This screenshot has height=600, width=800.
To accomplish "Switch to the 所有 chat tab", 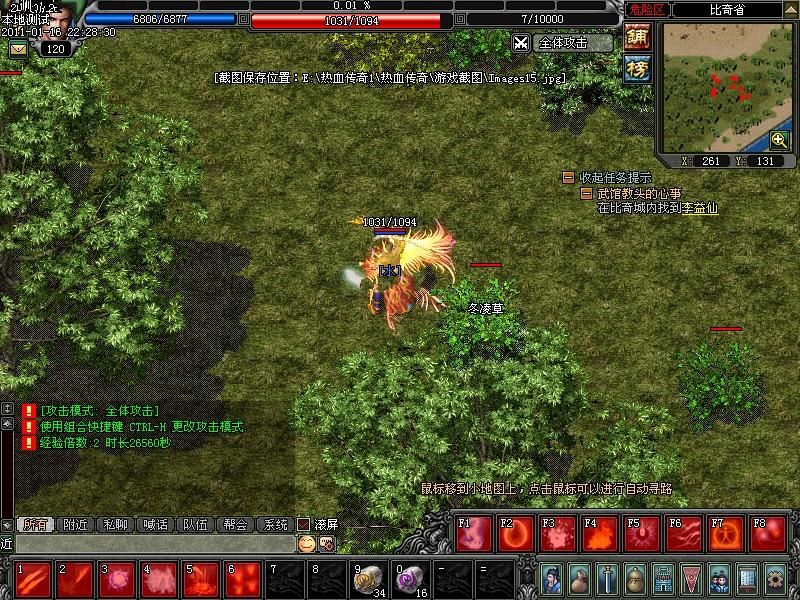I will (x=34, y=524).
